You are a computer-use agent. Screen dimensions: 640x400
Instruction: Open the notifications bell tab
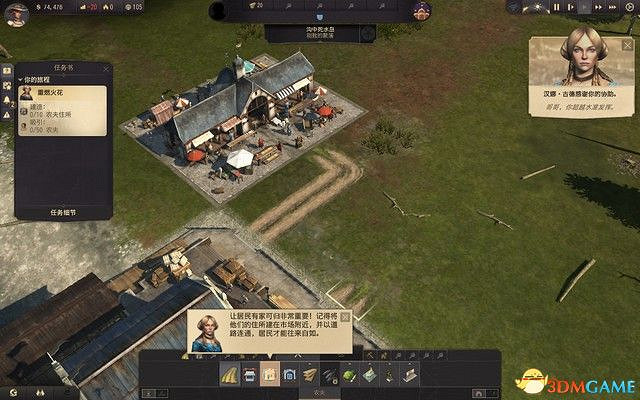7,99
